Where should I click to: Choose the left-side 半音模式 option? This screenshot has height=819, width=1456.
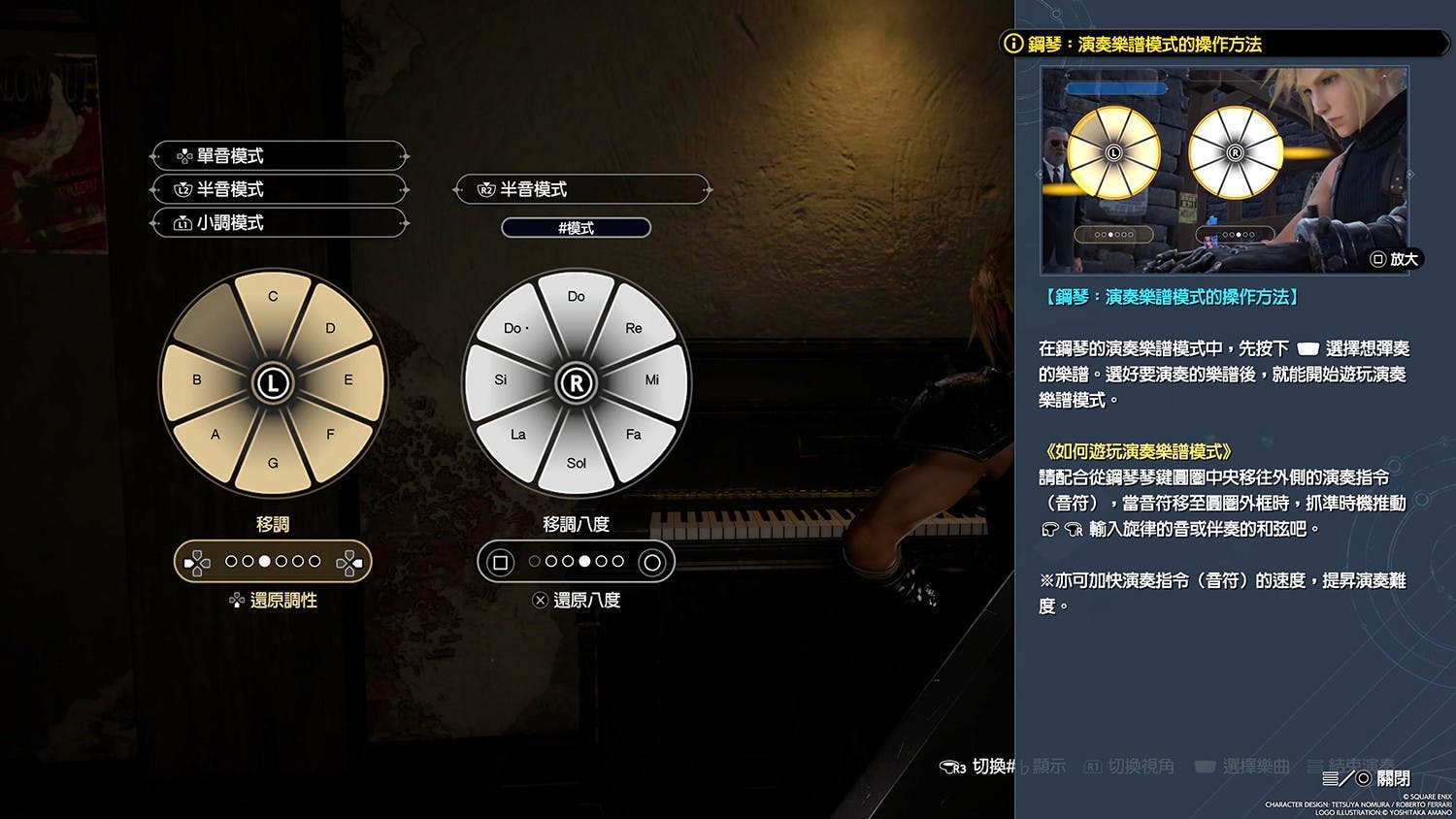tap(279, 189)
